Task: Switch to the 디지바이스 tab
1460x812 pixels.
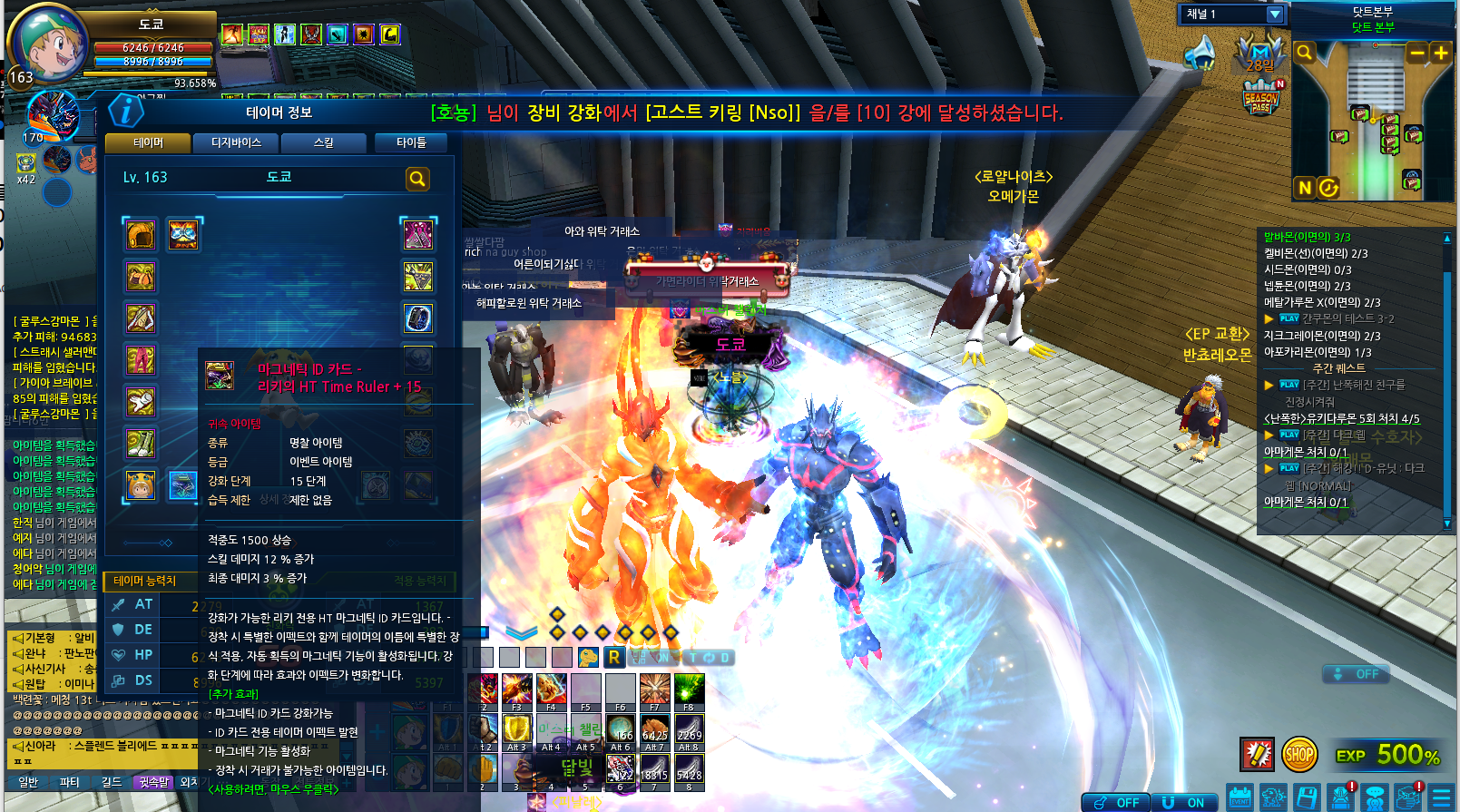Action: pos(236,143)
